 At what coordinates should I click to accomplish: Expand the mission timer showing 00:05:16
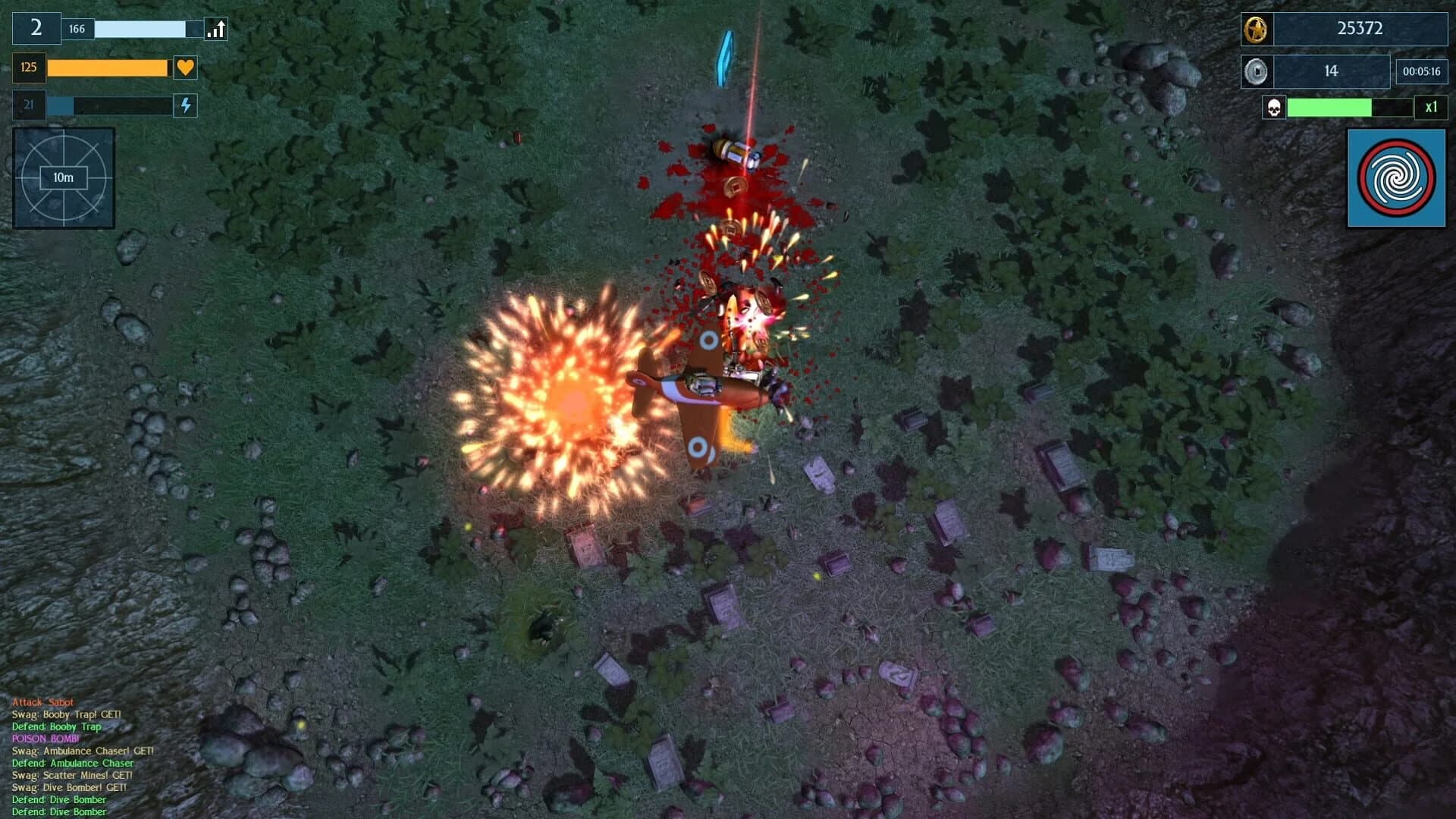(1421, 71)
